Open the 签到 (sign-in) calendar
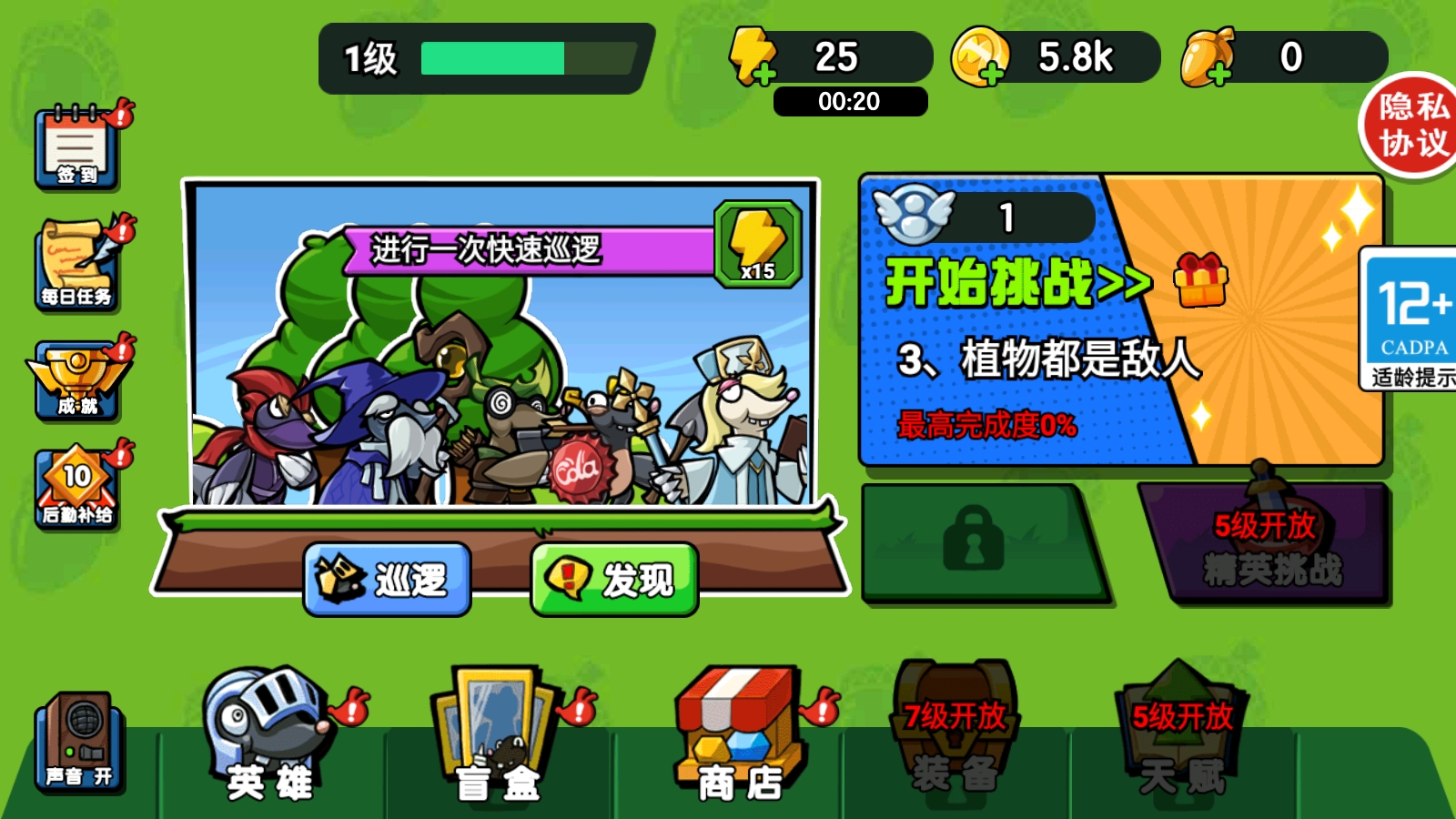The height and width of the screenshot is (819, 1456). point(77,150)
